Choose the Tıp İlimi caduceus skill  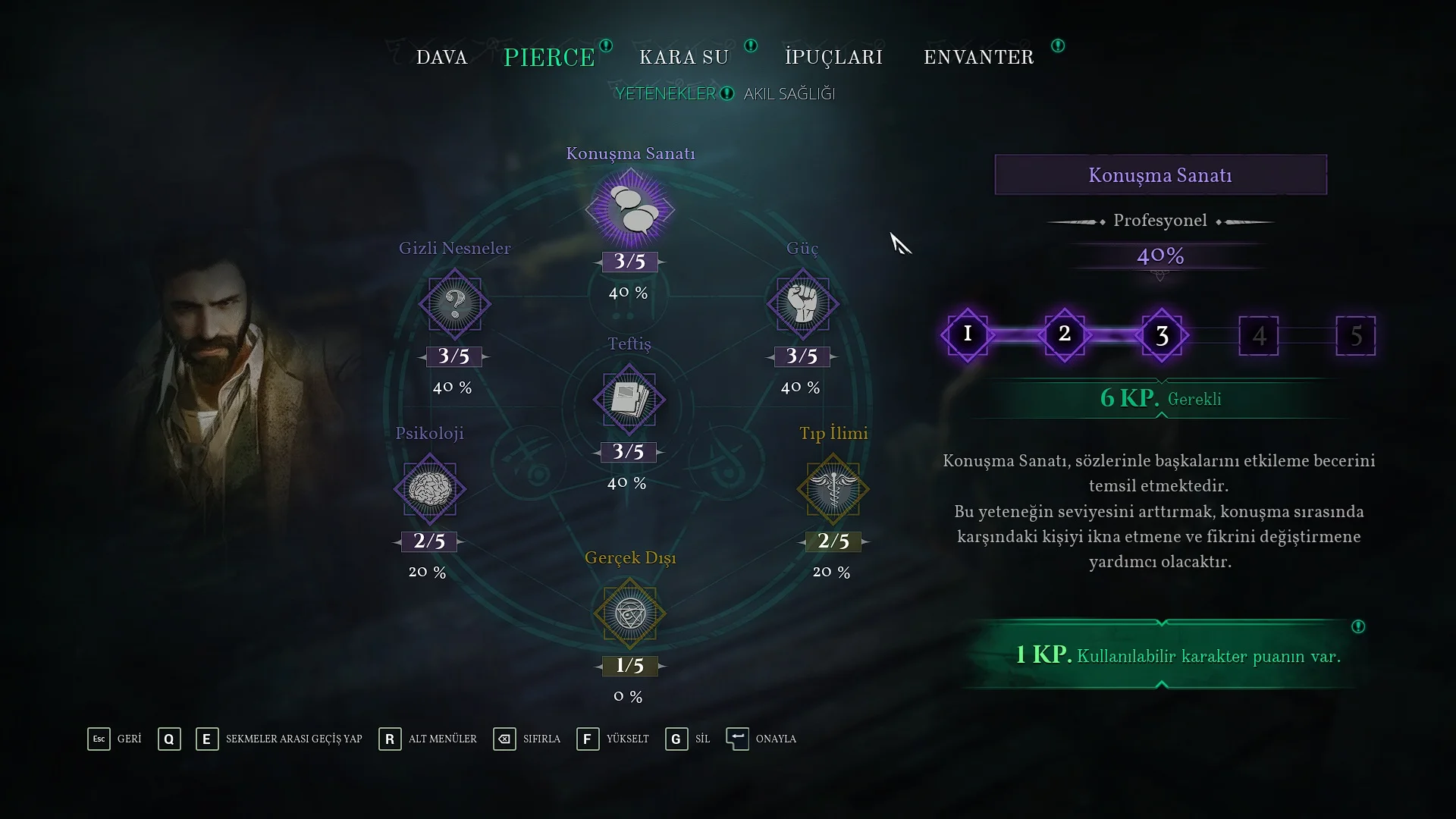click(x=833, y=489)
